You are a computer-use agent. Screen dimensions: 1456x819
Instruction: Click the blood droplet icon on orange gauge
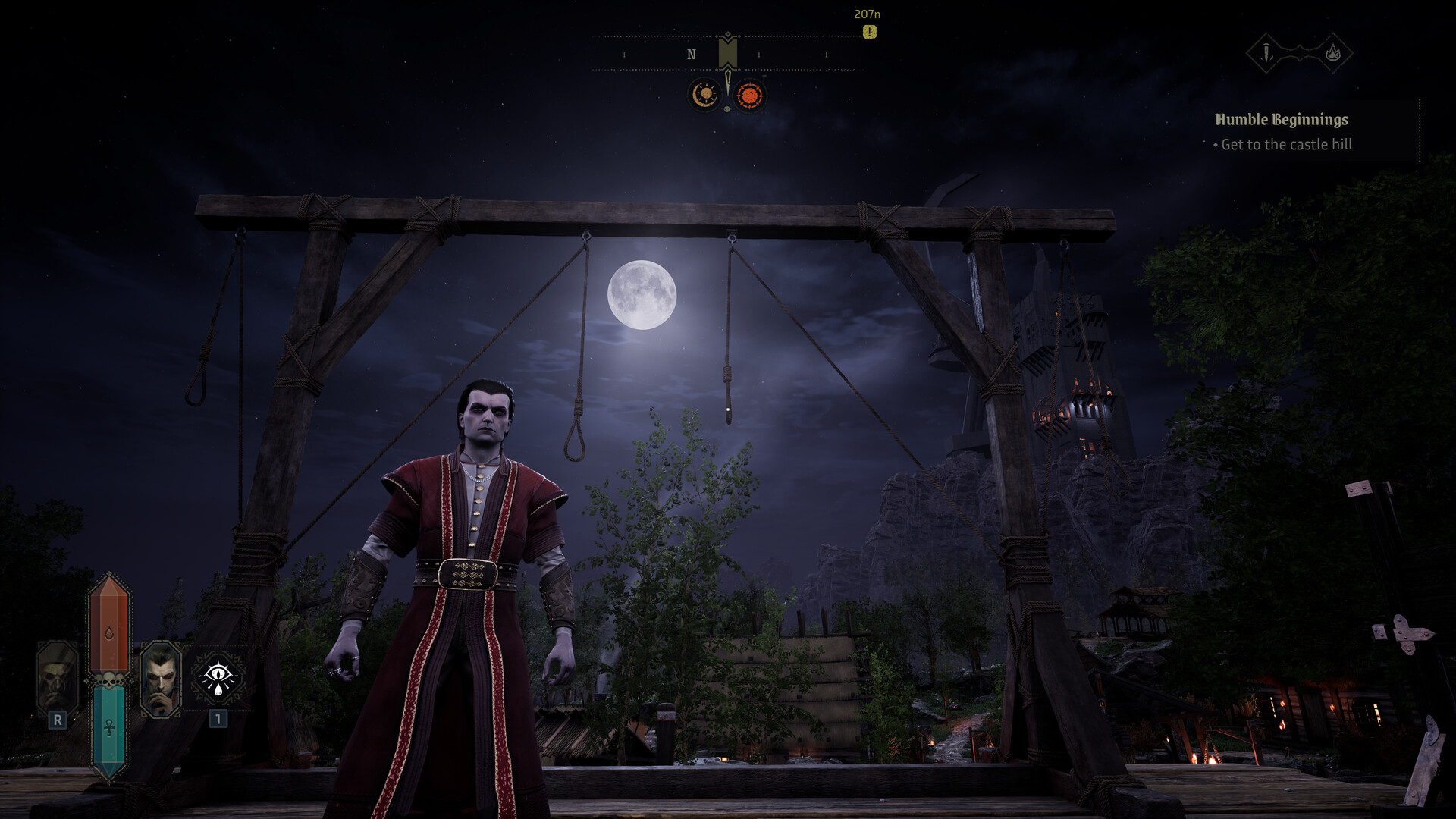click(x=108, y=631)
